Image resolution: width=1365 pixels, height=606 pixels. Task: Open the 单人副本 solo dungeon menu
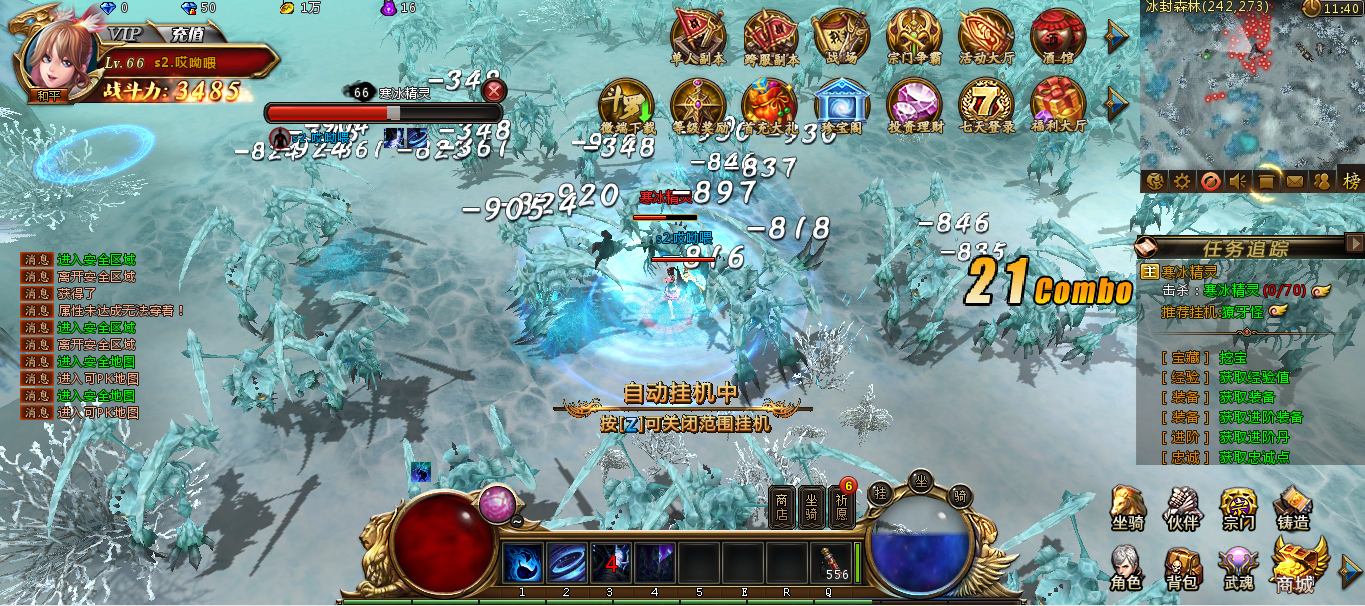[697, 35]
